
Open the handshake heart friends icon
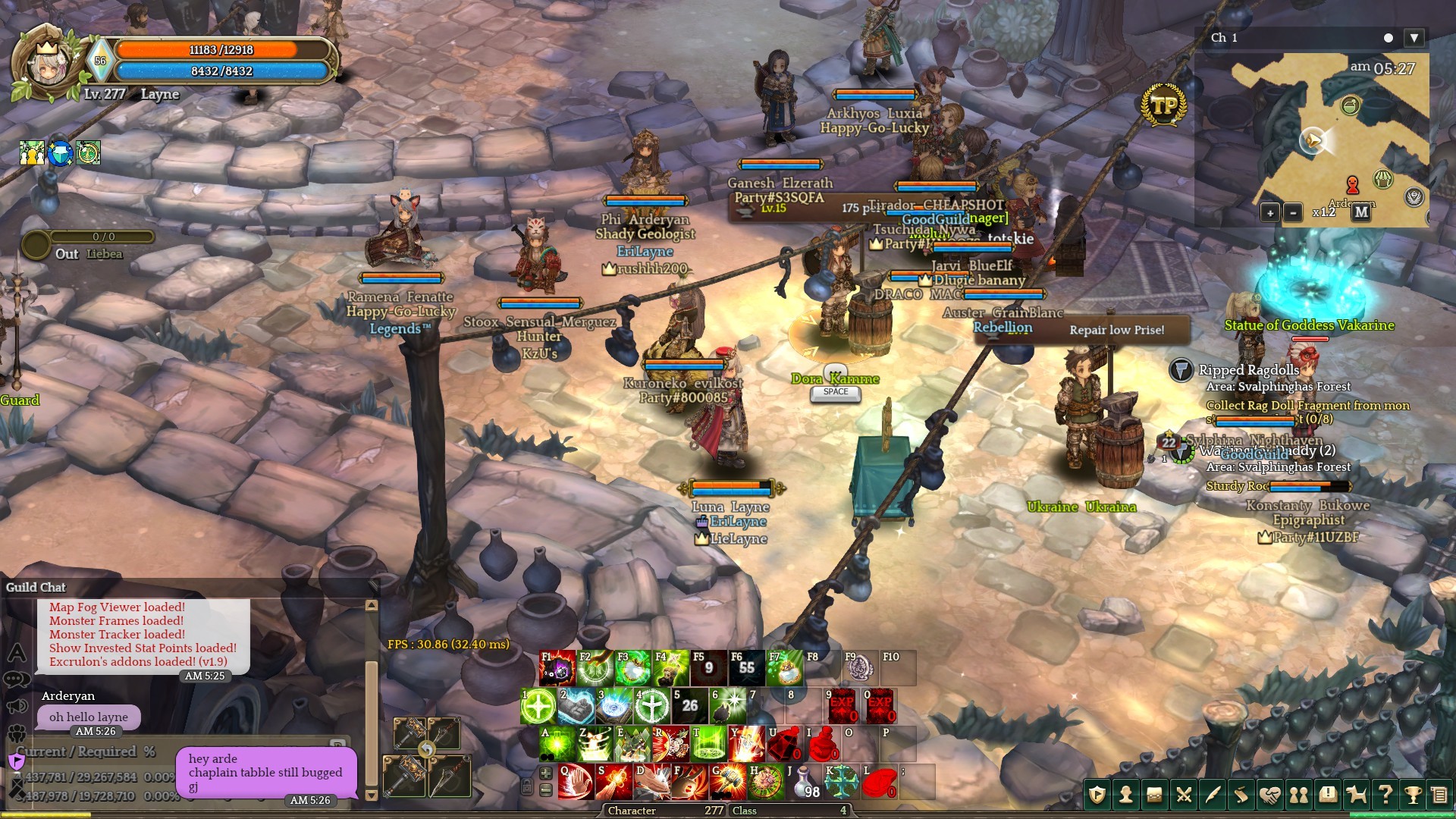tap(1270, 795)
